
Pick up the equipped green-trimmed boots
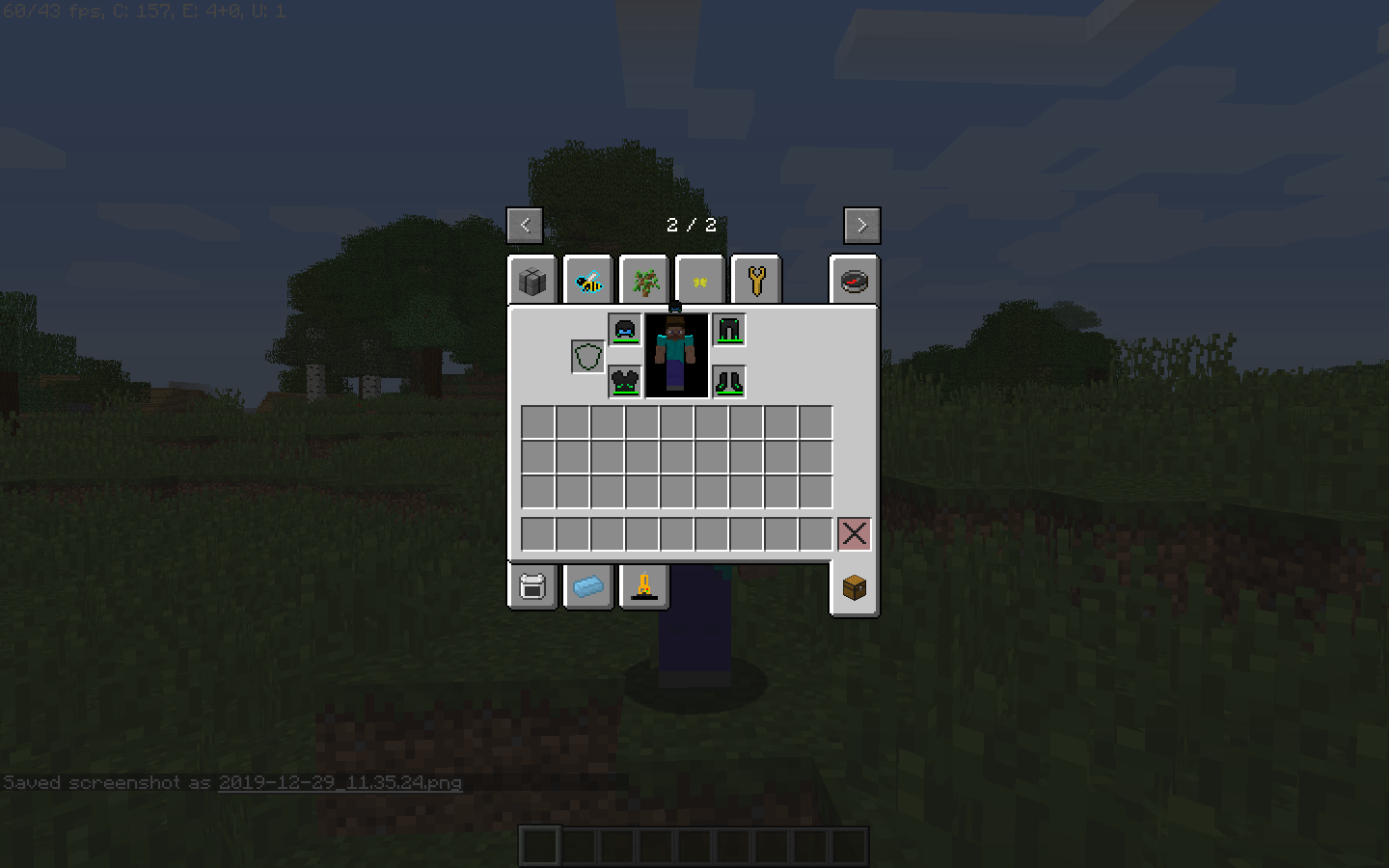coord(728,382)
